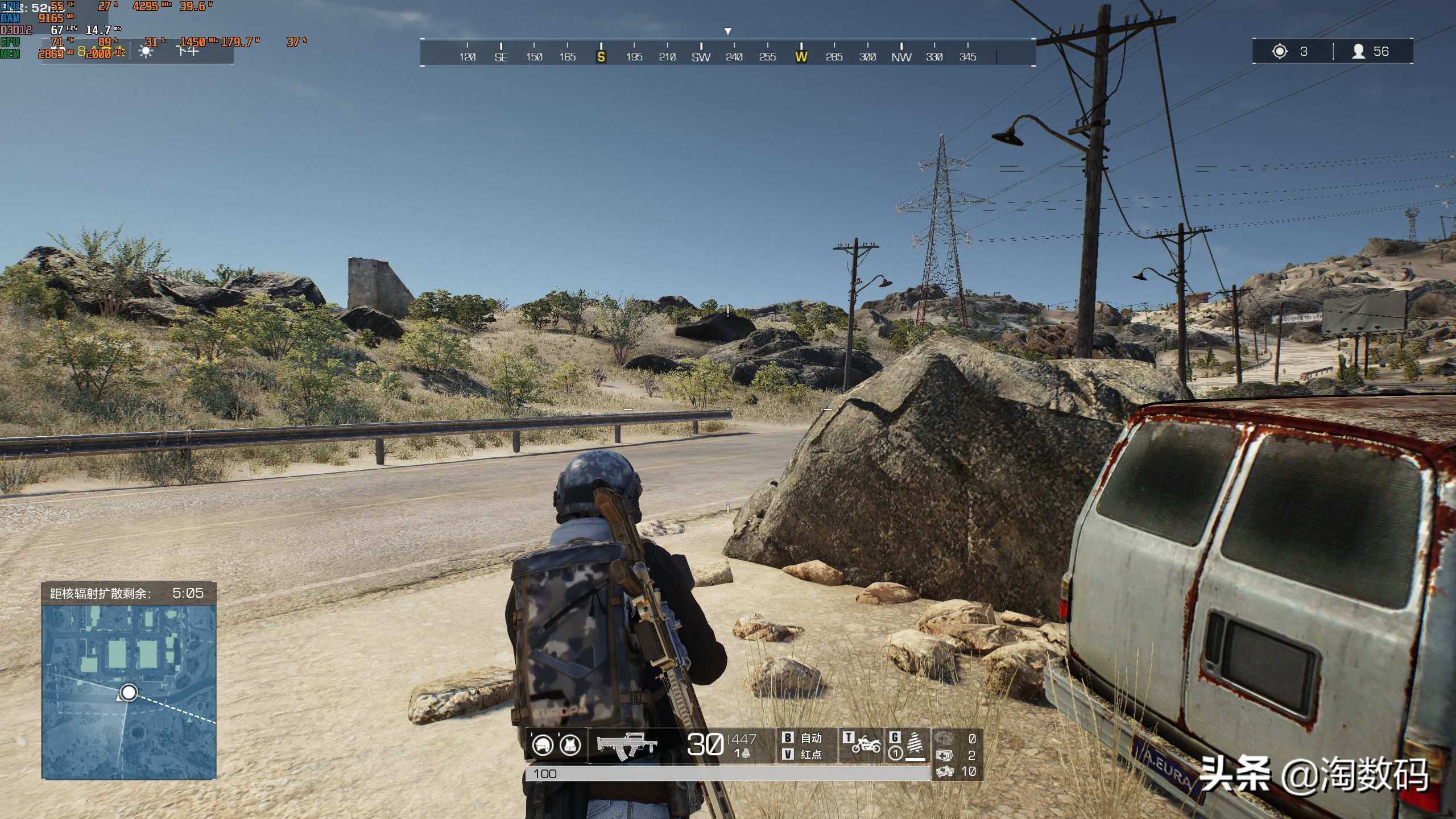
Task: Select the helmet armor icon
Action: [543, 744]
